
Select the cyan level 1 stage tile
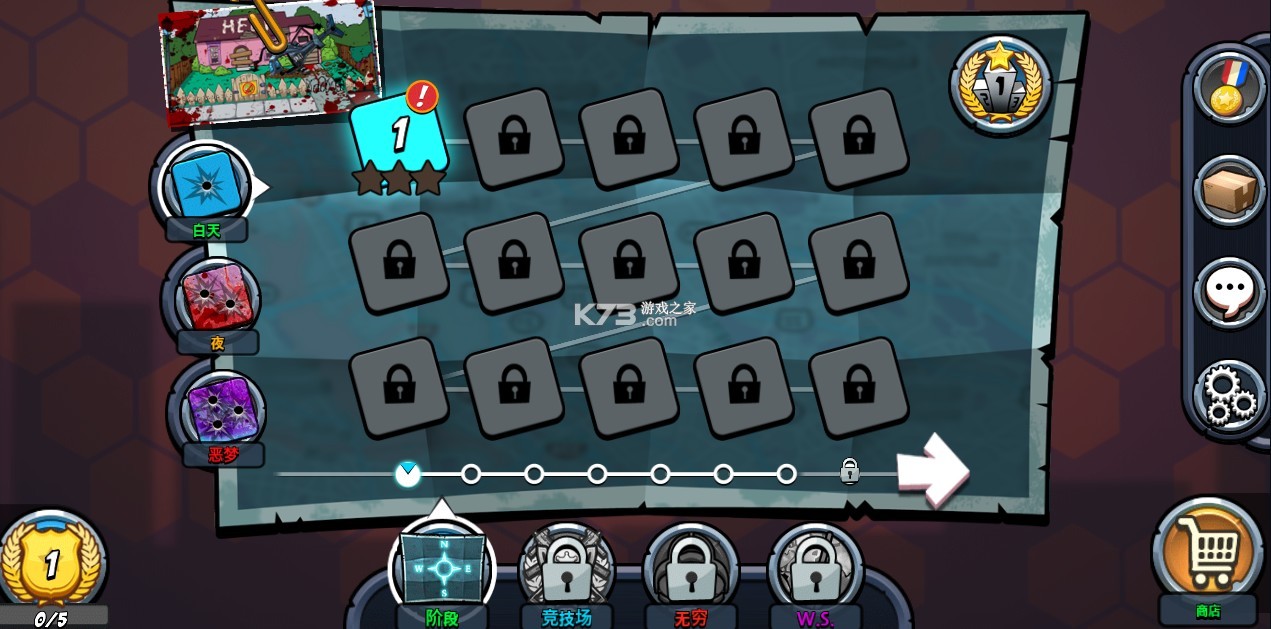398,136
